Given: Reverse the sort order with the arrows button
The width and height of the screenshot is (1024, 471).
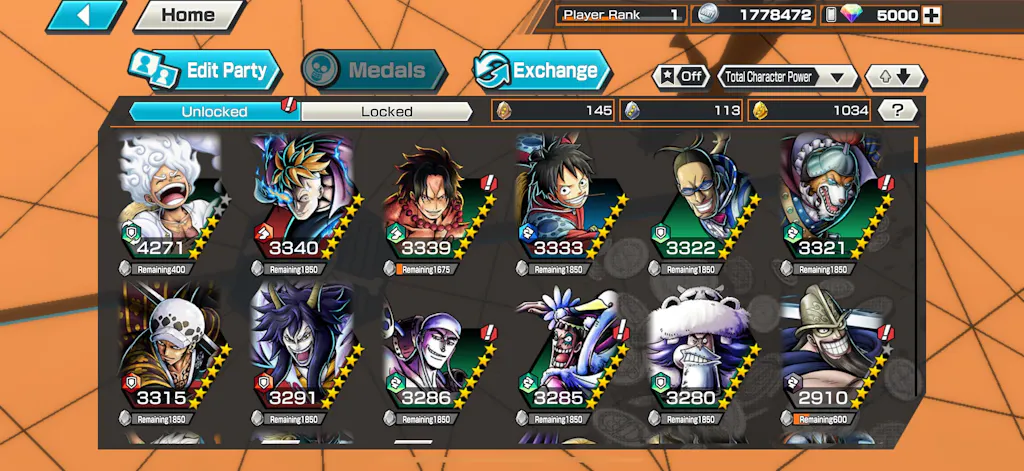Looking at the screenshot, I should (x=895, y=76).
